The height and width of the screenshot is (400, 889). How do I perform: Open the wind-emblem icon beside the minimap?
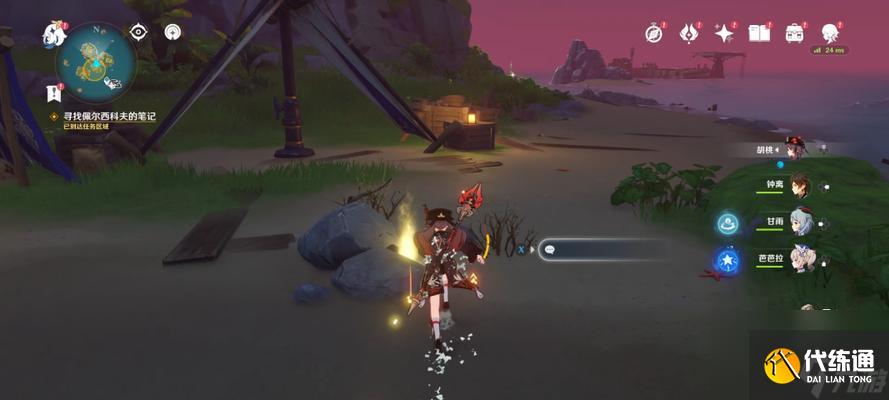click(x=173, y=32)
